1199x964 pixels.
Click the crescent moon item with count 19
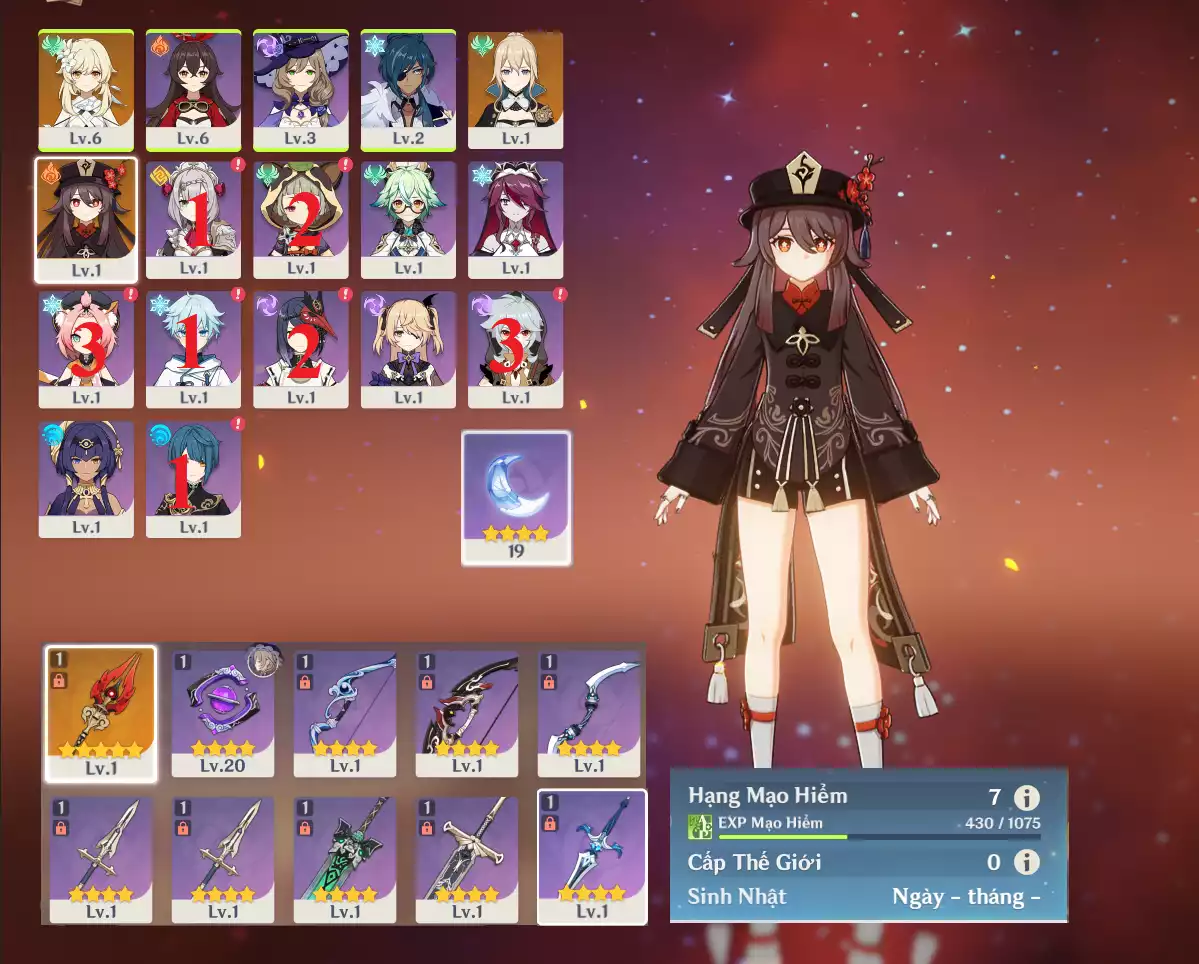(516, 497)
